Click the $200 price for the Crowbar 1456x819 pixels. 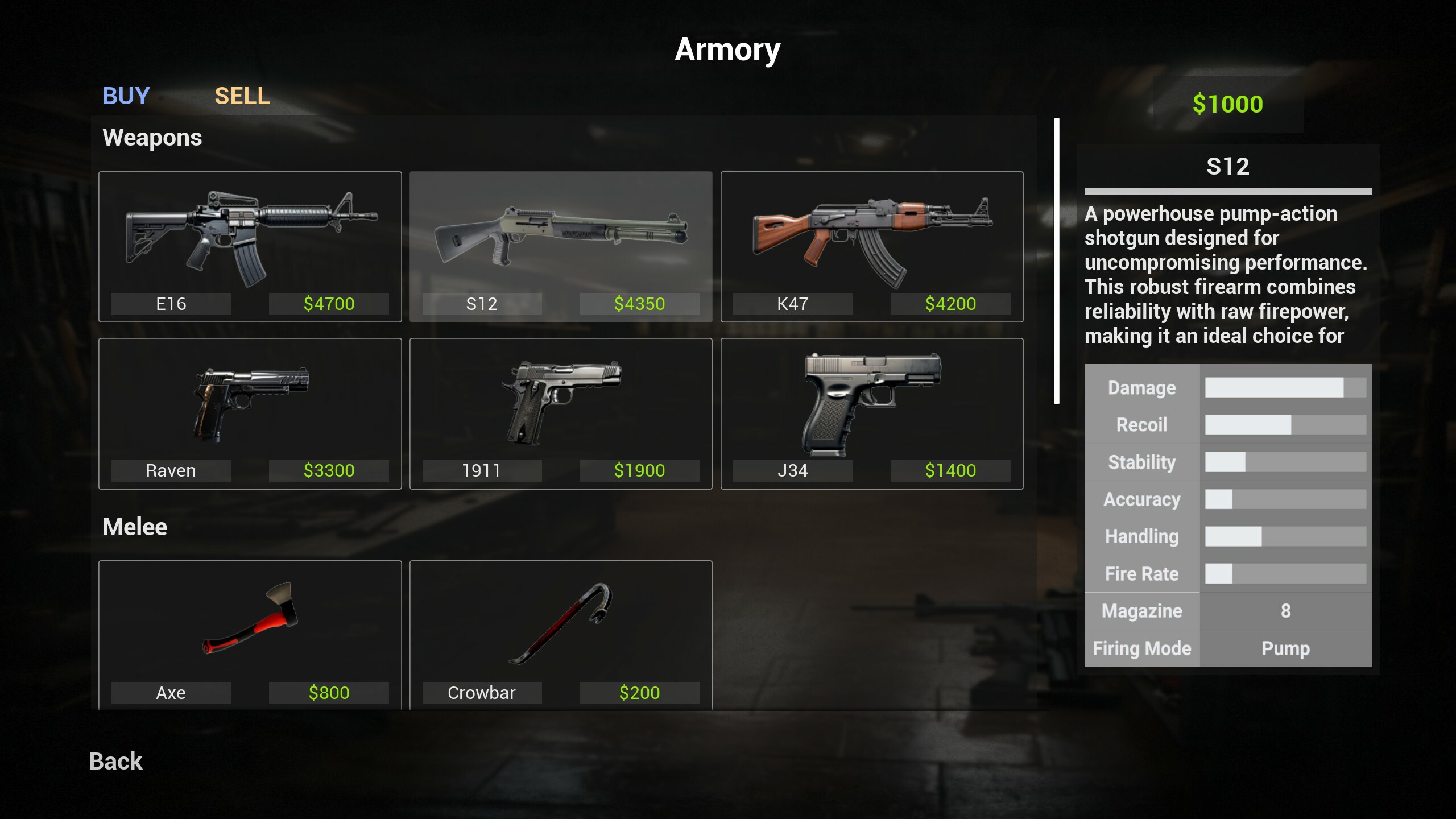coord(639,693)
